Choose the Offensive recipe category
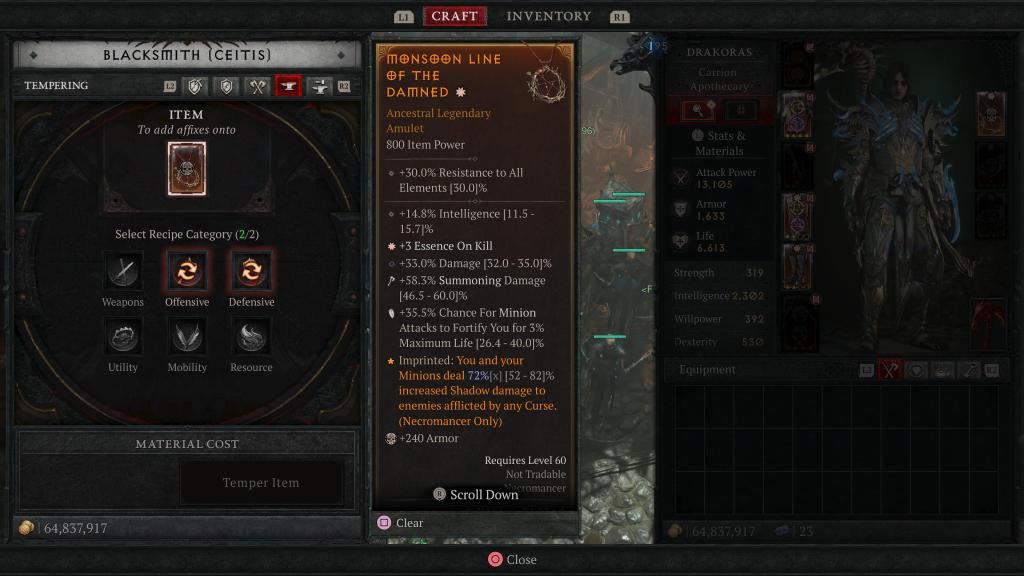 [187, 270]
